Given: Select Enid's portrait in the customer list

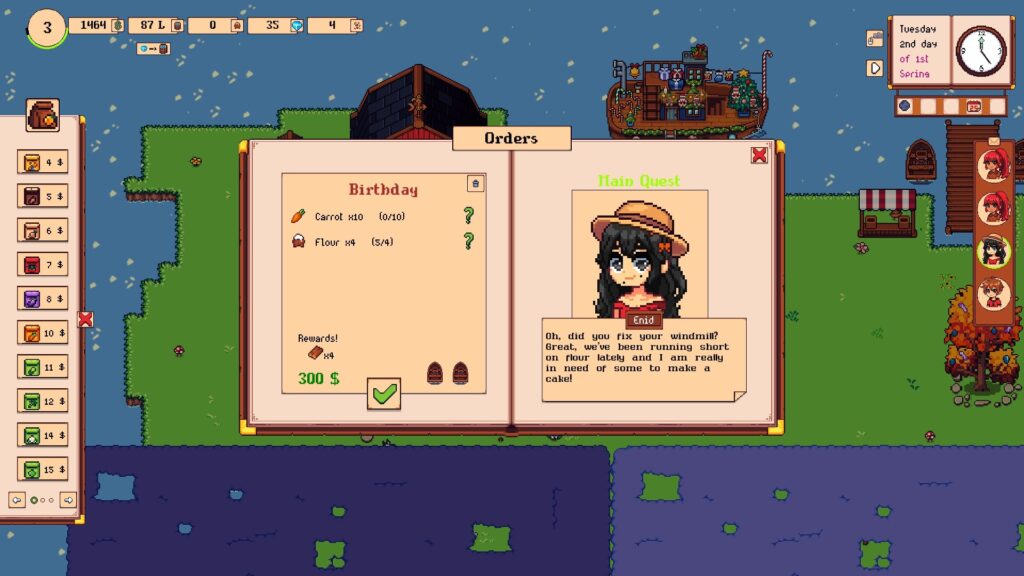Looking at the screenshot, I should coord(993,251).
